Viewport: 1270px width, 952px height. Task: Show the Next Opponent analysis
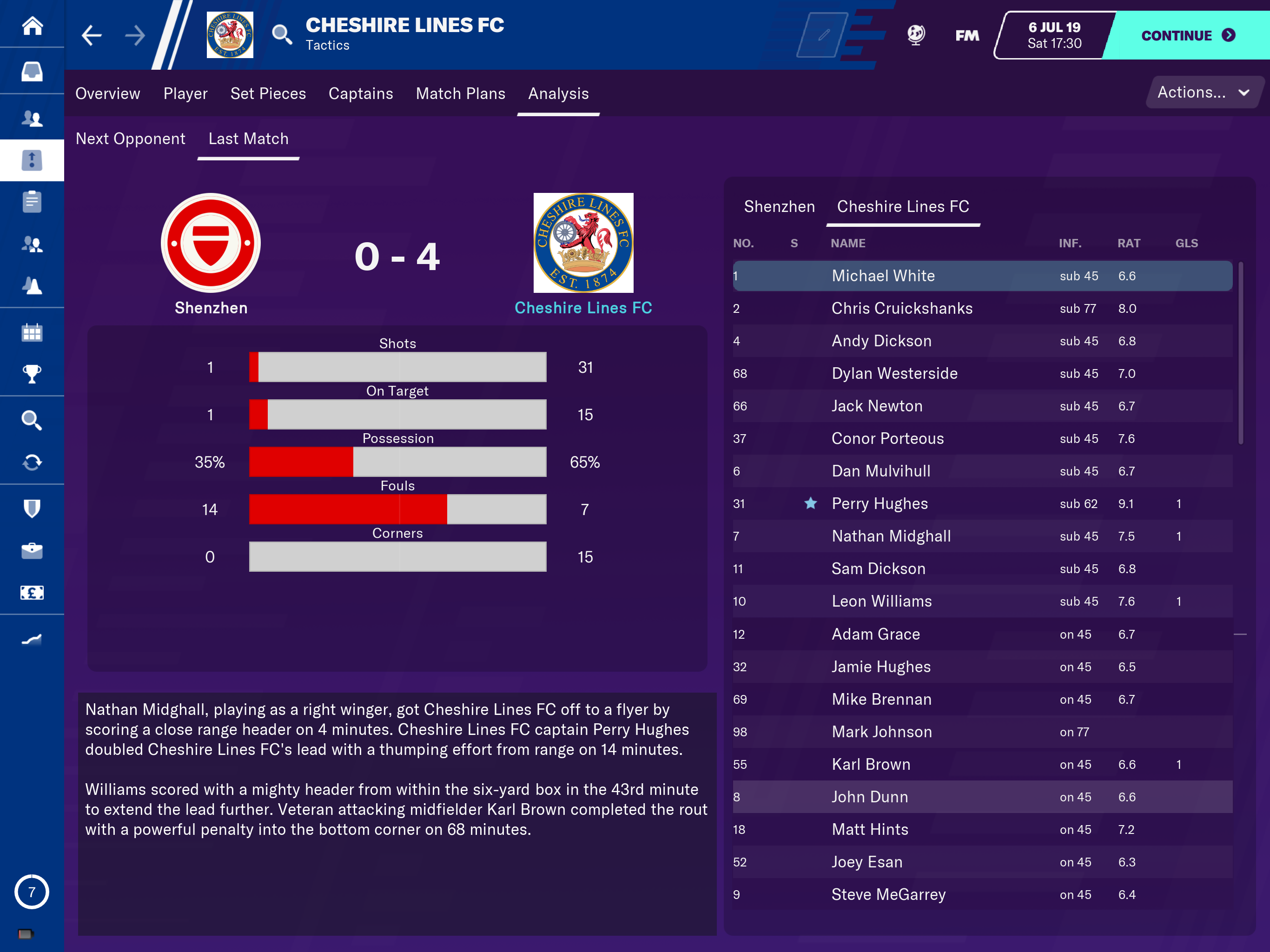(x=130, y=139)
